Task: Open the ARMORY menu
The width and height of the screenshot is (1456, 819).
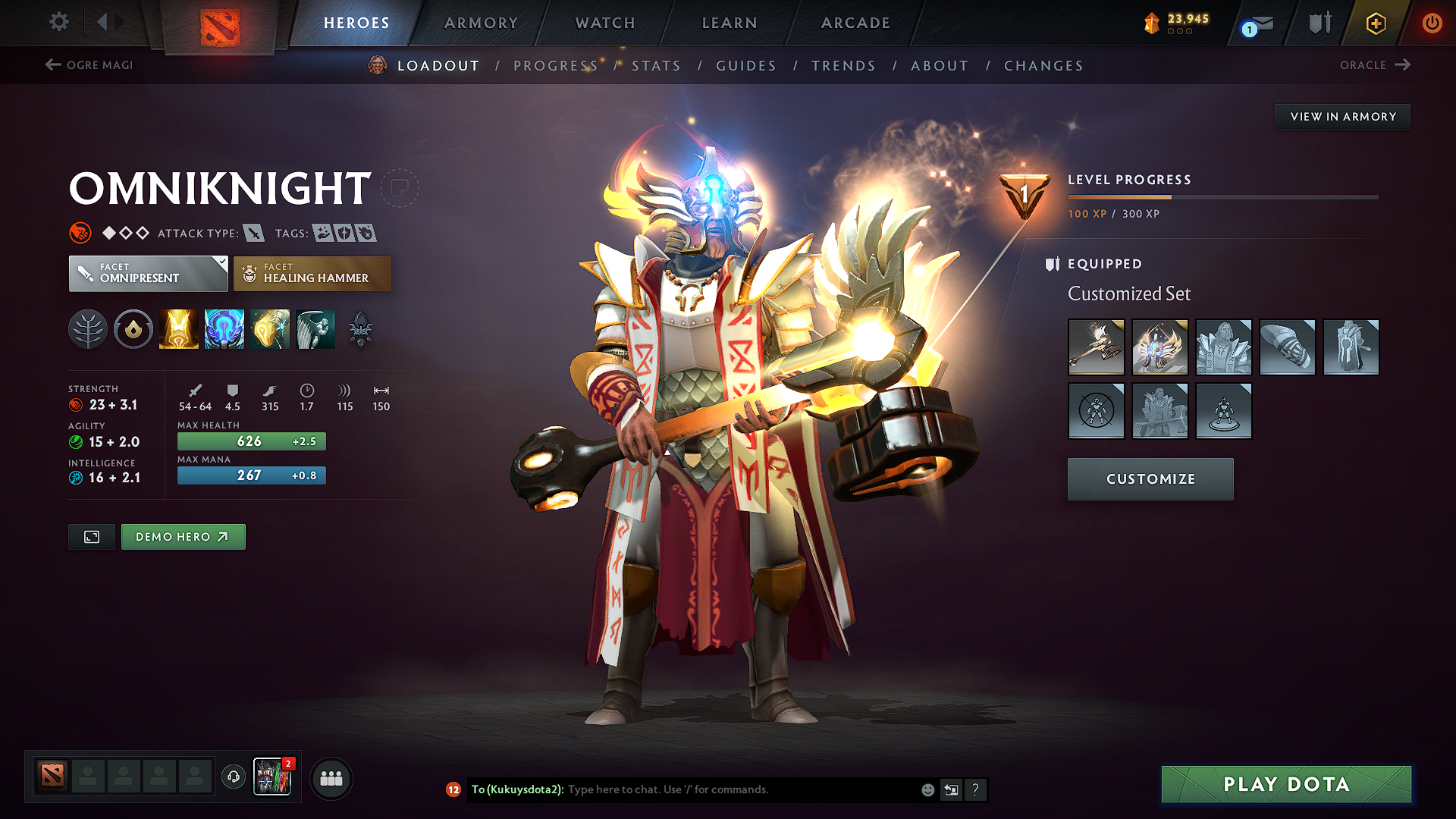Action: pos(481,23)
